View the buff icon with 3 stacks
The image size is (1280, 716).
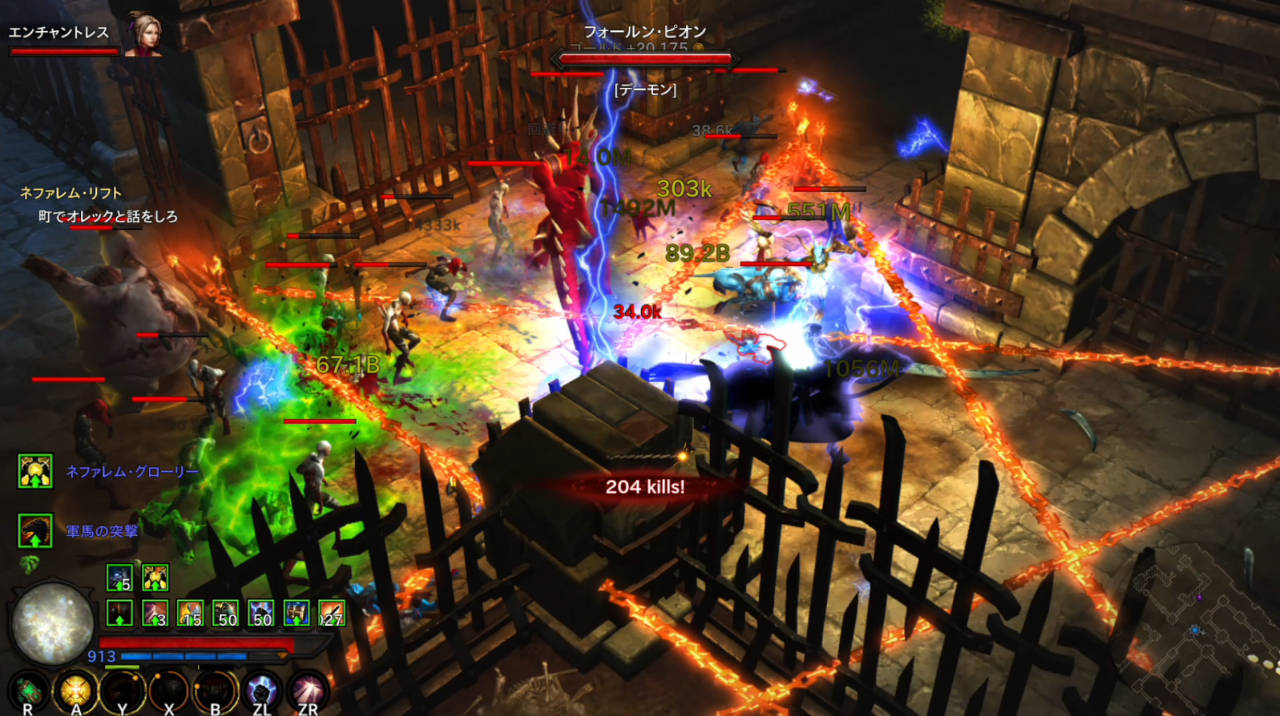(155, 613)
